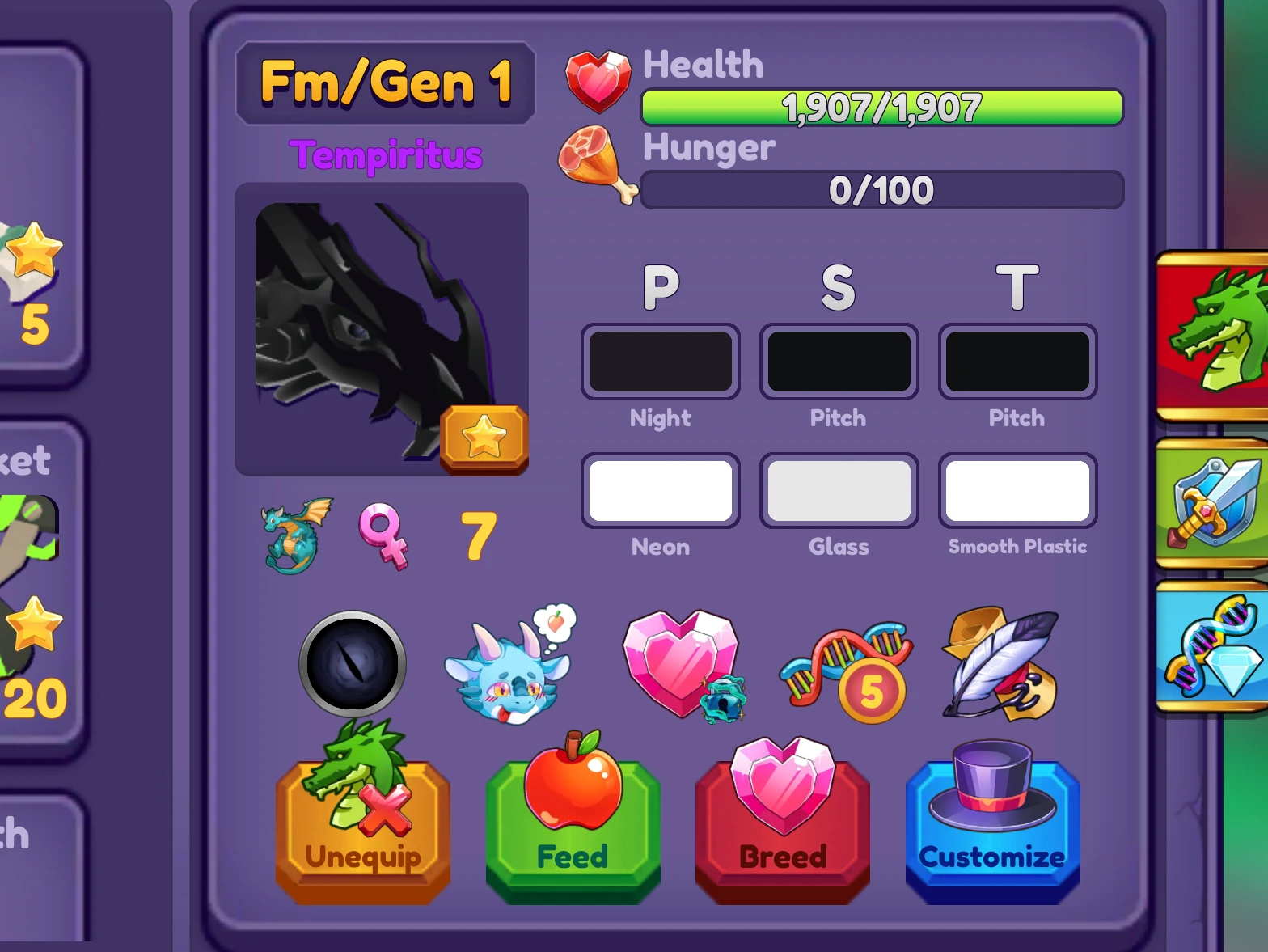This screenshot has width=1268, height=952.
Task: Select the Night color swatch under P
Action: tap(661, 361)
